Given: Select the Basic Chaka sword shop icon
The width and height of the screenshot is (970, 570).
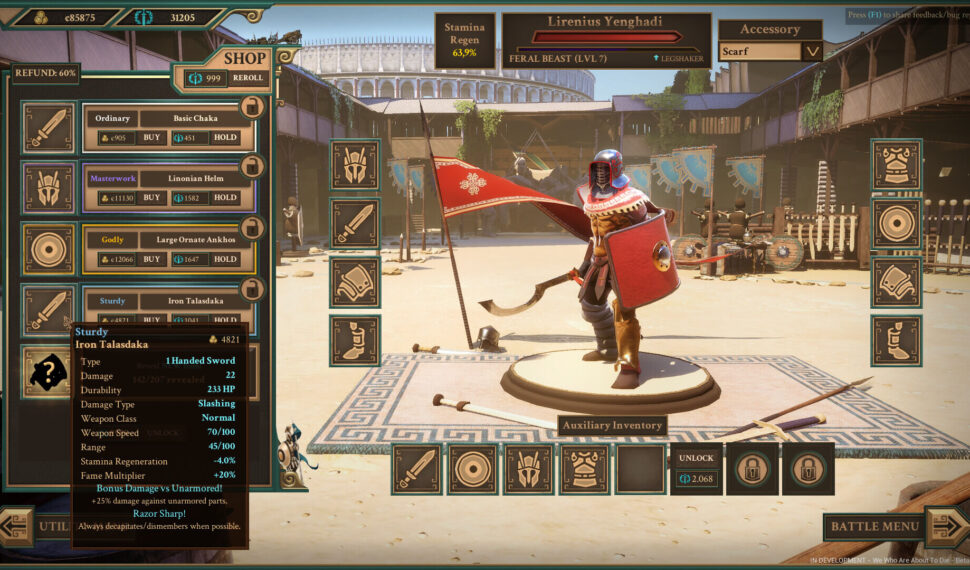Looking at the screenshot, I should (48, 127).
